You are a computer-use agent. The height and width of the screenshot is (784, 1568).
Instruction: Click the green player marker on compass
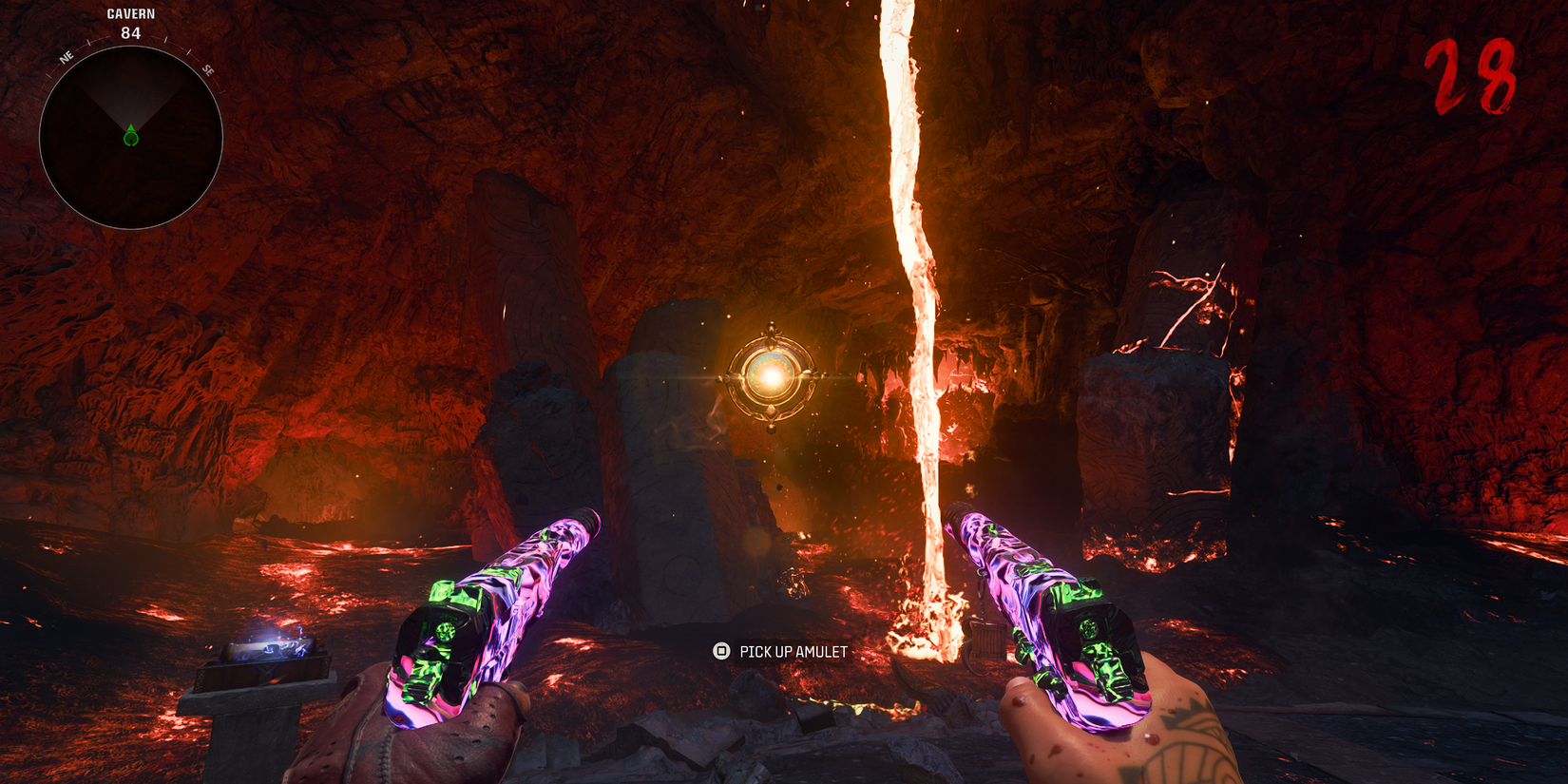pos(130,136)
